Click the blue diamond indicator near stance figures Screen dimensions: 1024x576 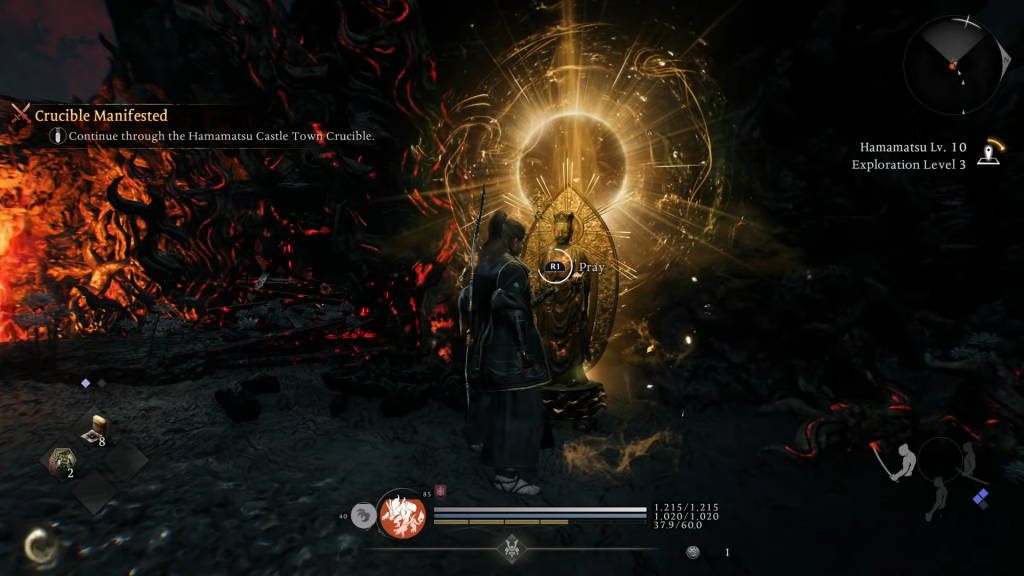981,497
